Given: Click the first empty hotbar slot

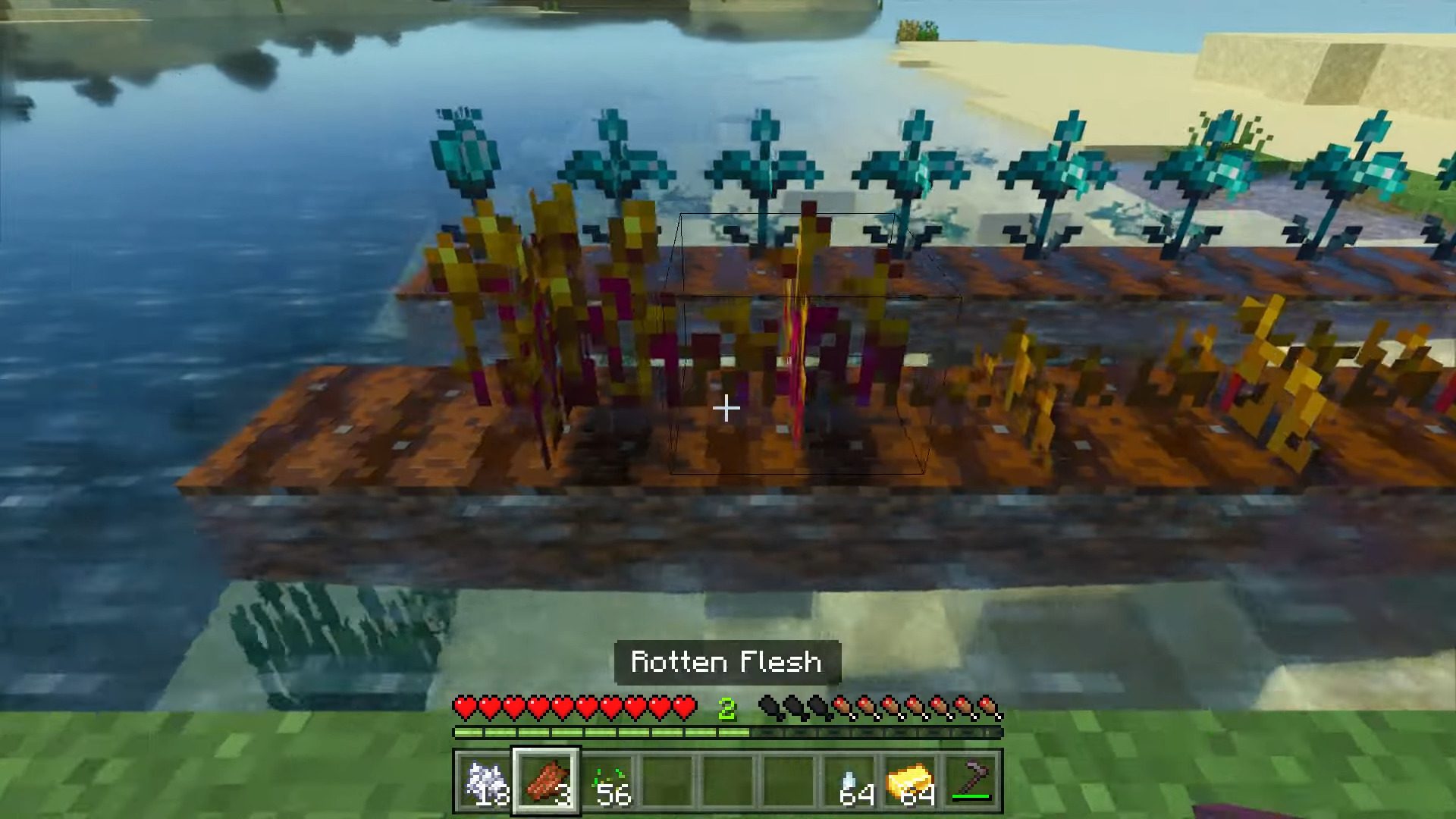Looking at the screenshot, I should click(667, 781).
